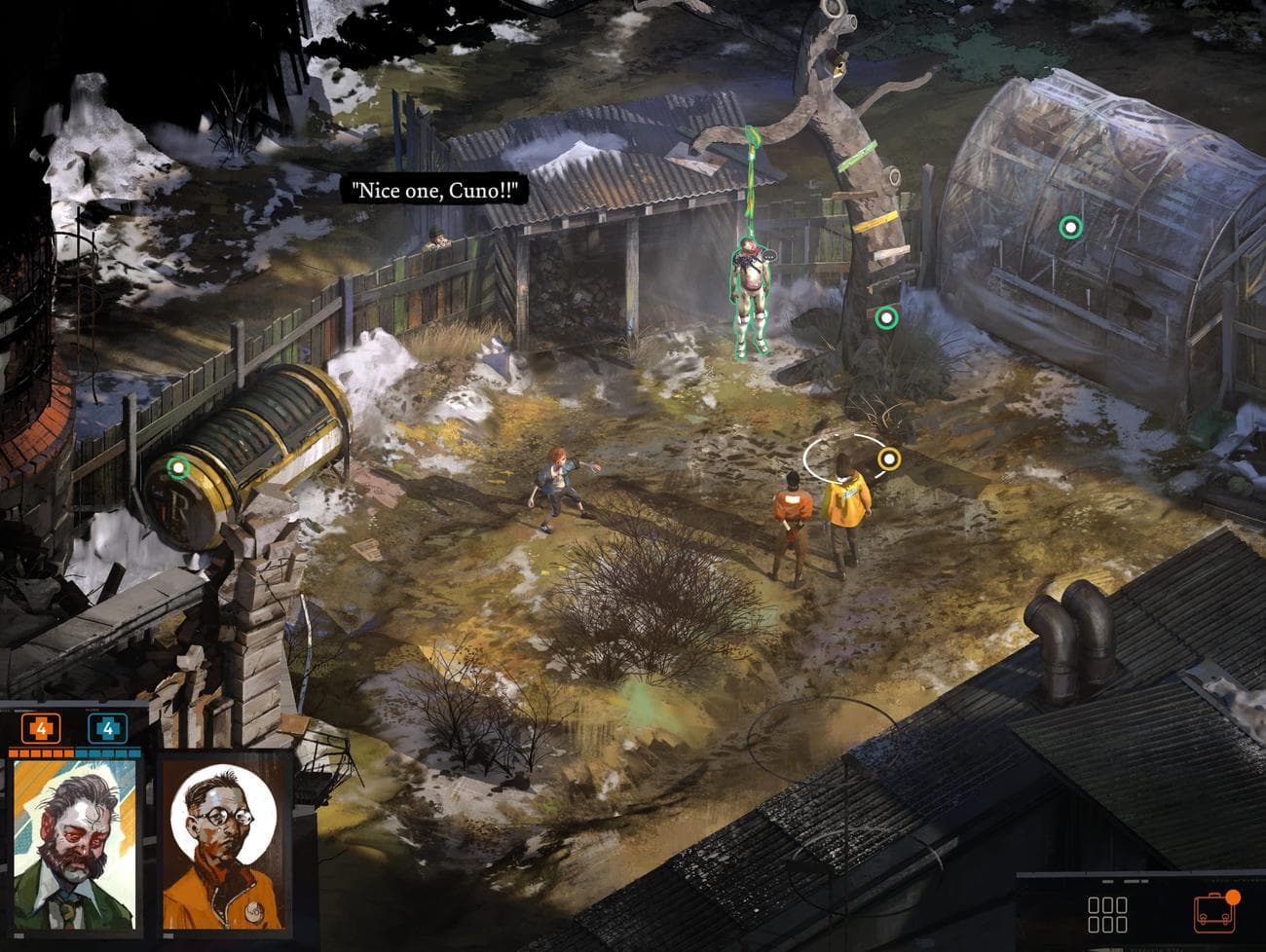
Task: Click the orange health cross showing 4
Action: pyautogui.click(x=39, y=726)
